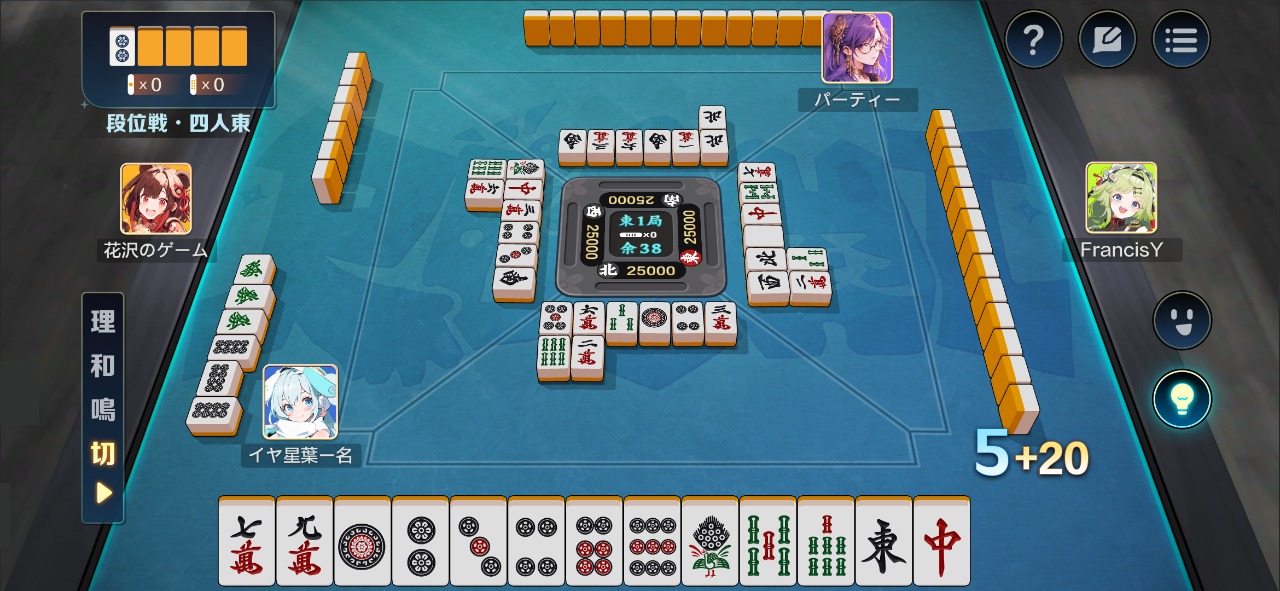Image resolution: width=1280 pixels, height=591 pixels.
Task: Select the 5-sou bamboo tile
Action: coord(768,541)
